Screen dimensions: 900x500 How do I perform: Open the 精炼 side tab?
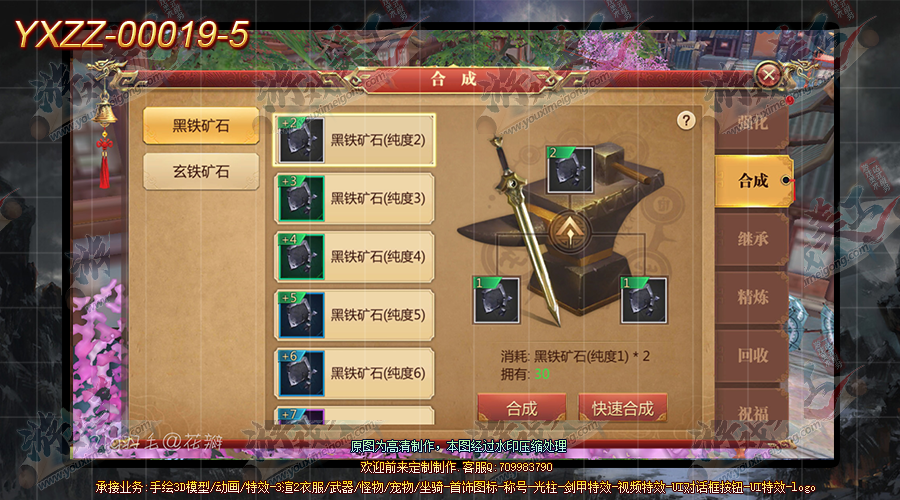(x=752, y=298)
